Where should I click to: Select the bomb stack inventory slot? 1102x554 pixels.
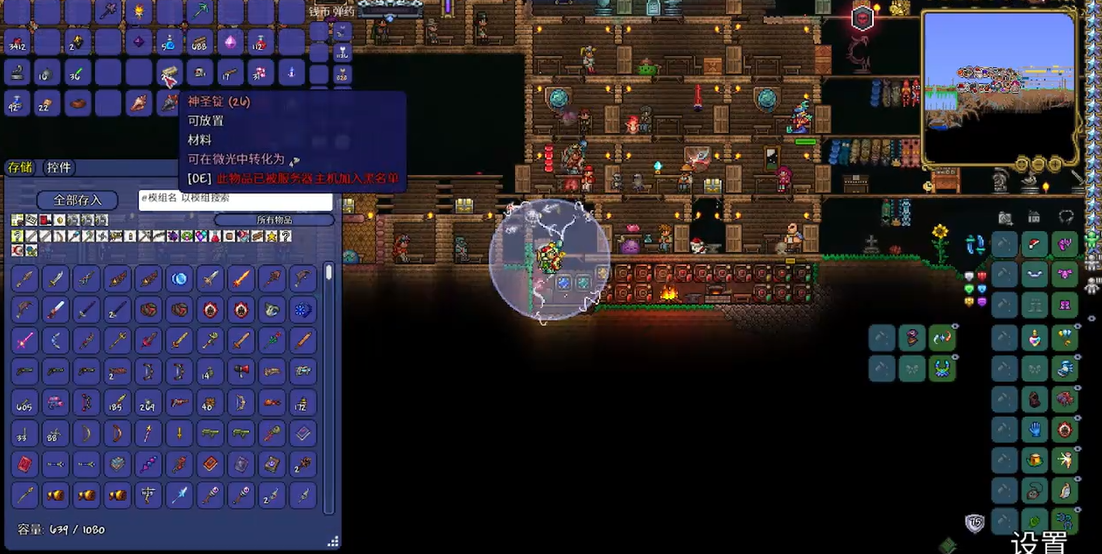click(x=43, y=72)
